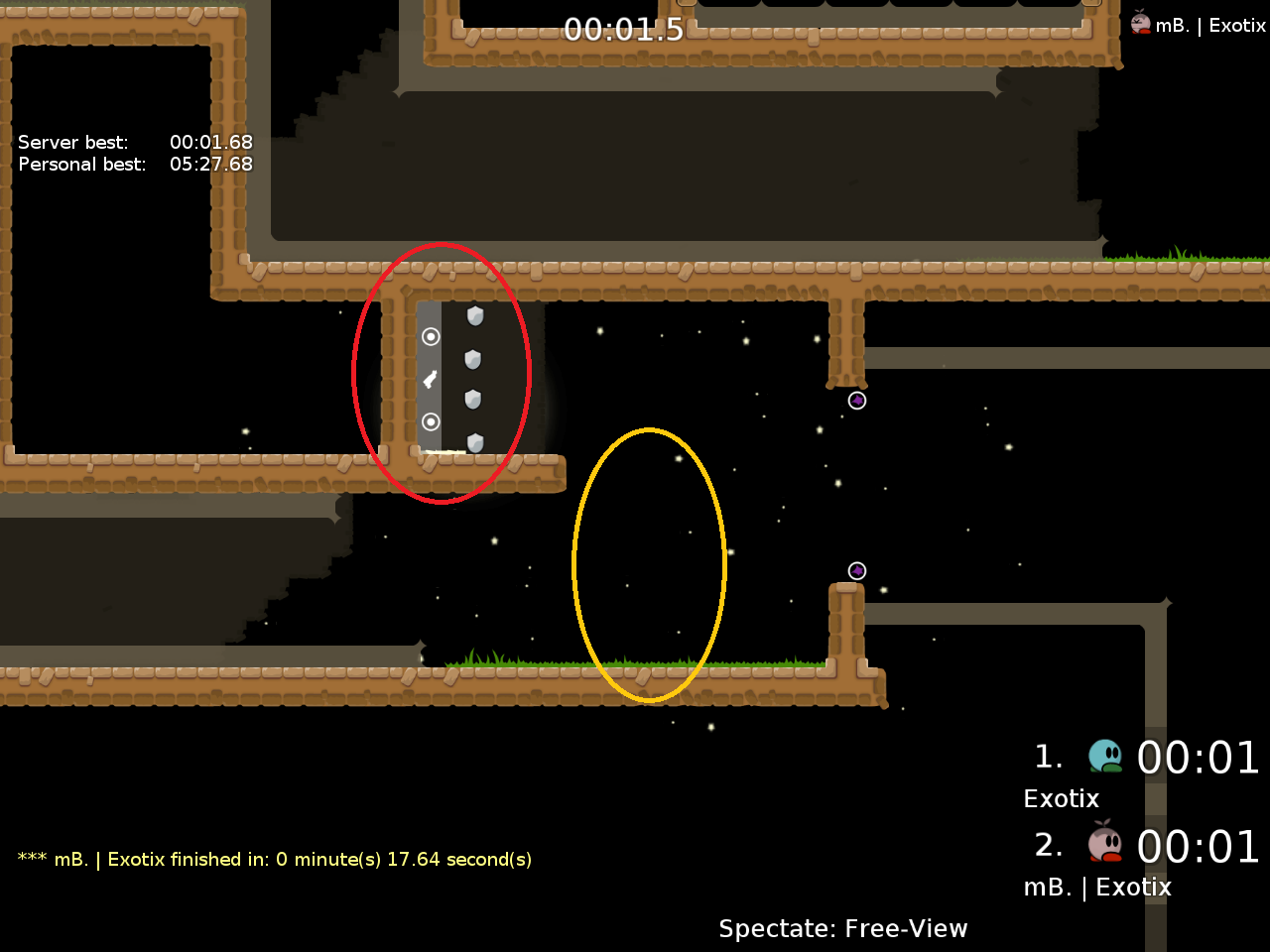Viewport: 1270px width, 952px height.
Task: Click the 00:01 time next to rank 1
Action: 1199,757
